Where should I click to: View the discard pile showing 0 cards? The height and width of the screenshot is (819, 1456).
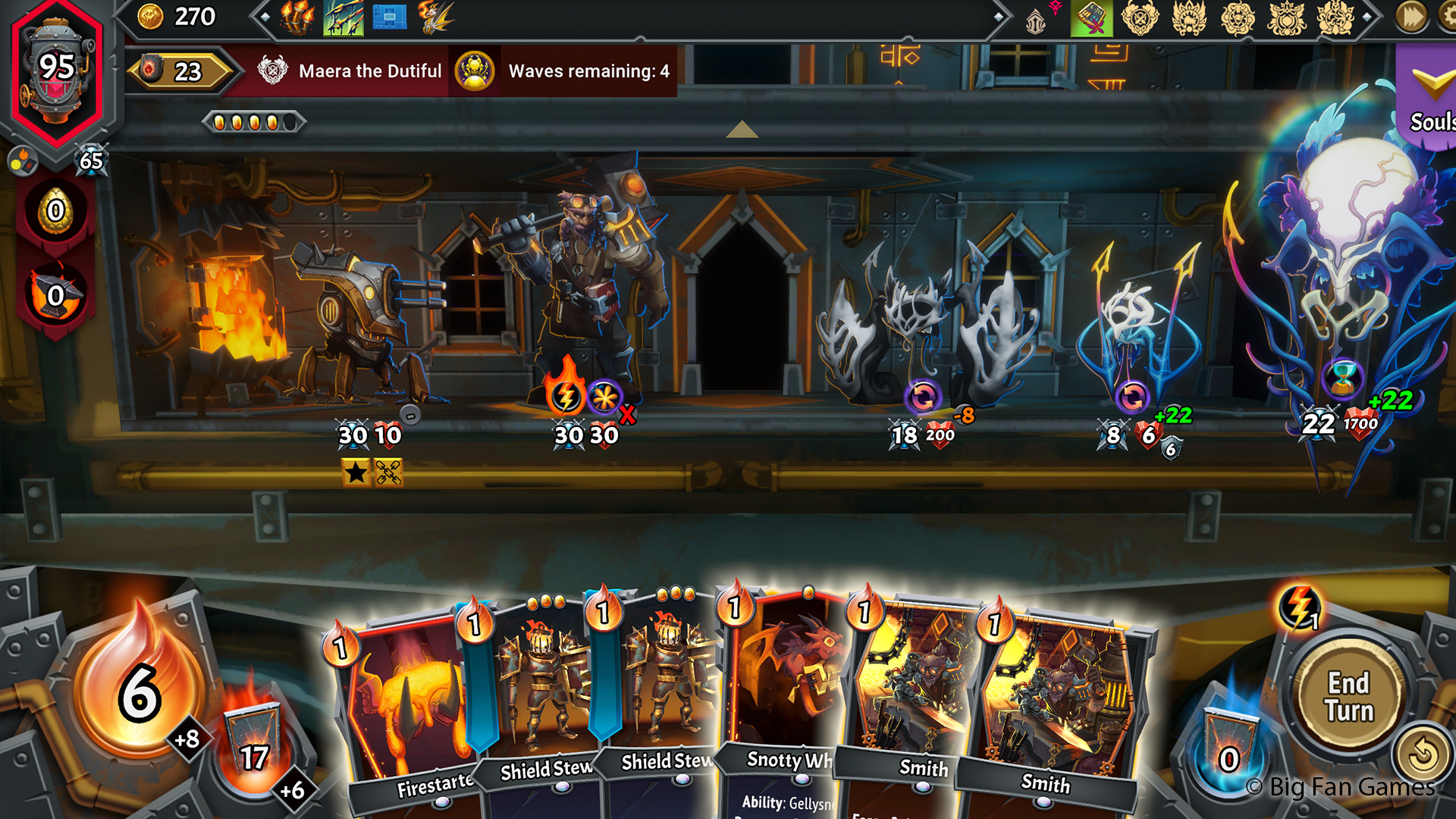point(1228,751)
